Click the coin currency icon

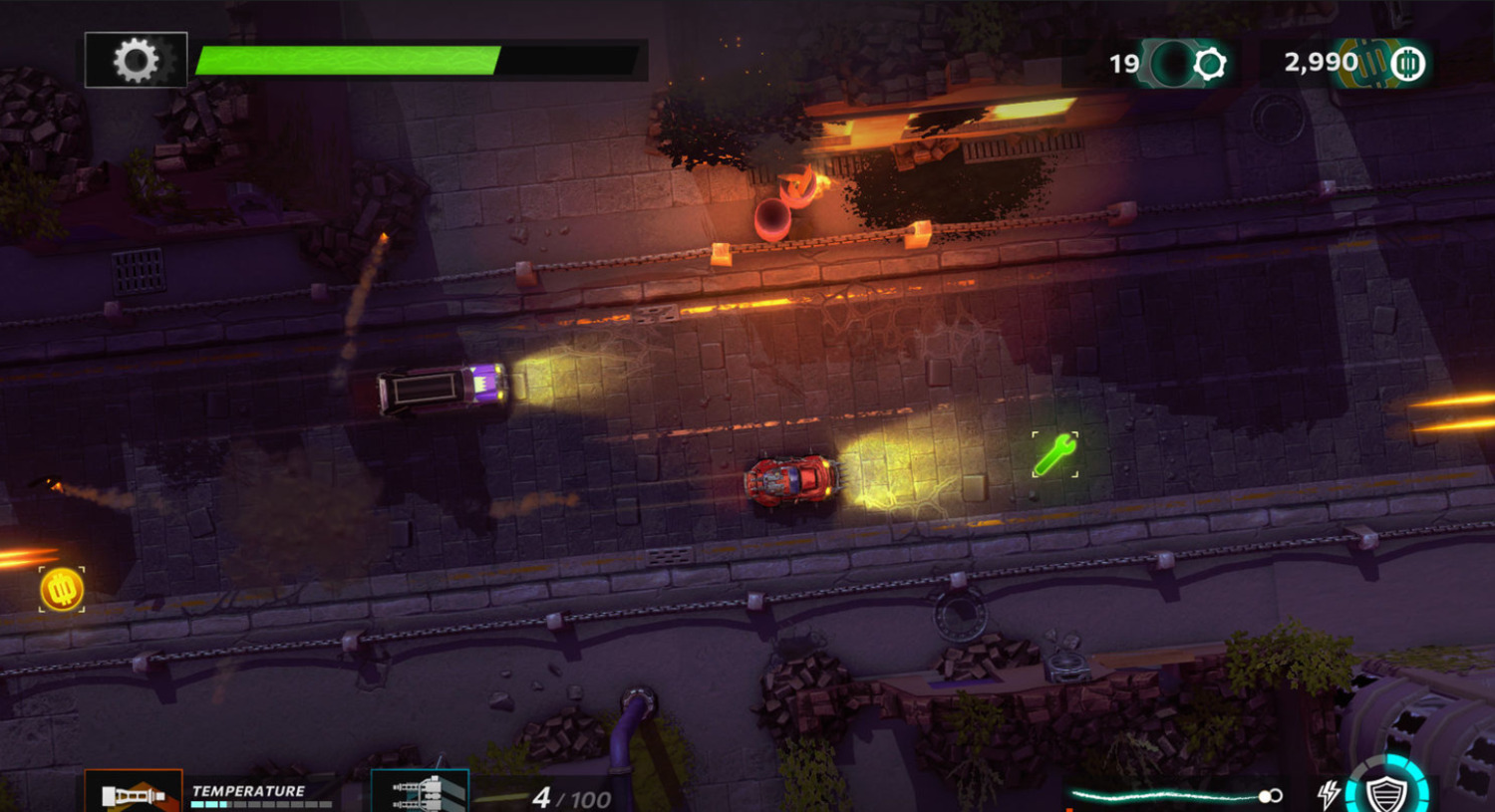pos(1407,65)
